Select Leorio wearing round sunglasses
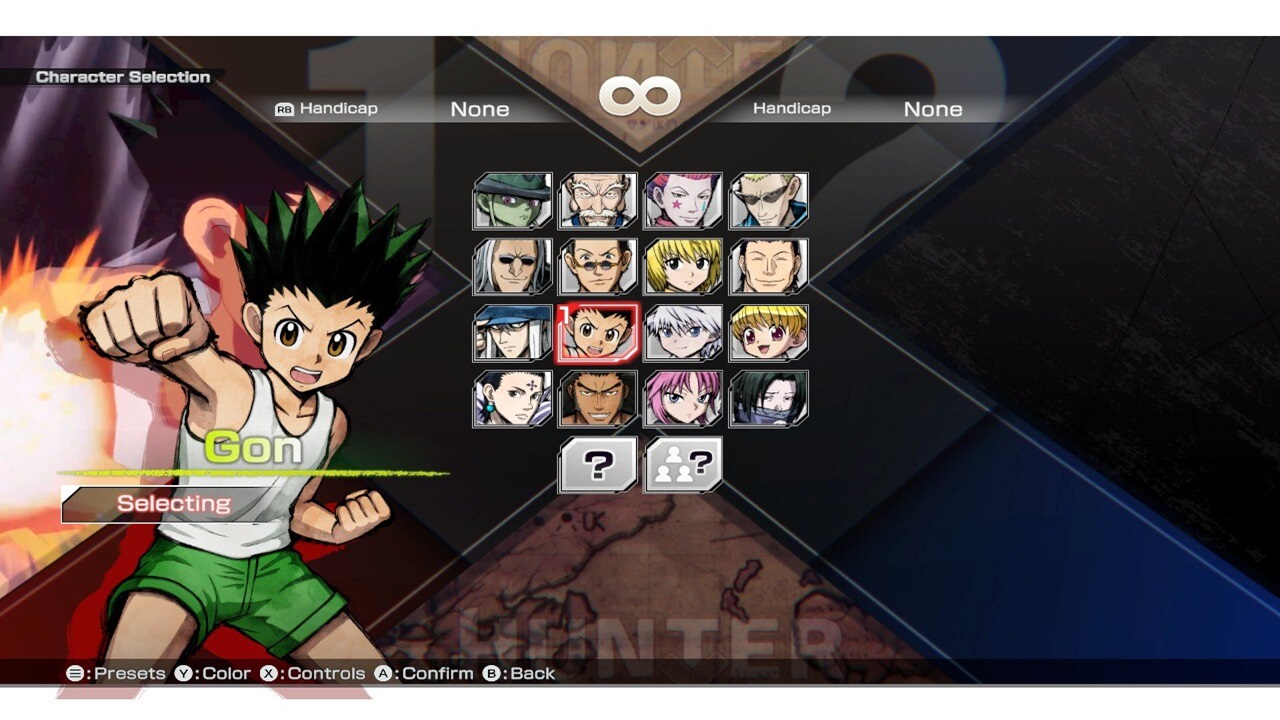Viewport: 1280px width, 720px height. click(x=597, y=265)
